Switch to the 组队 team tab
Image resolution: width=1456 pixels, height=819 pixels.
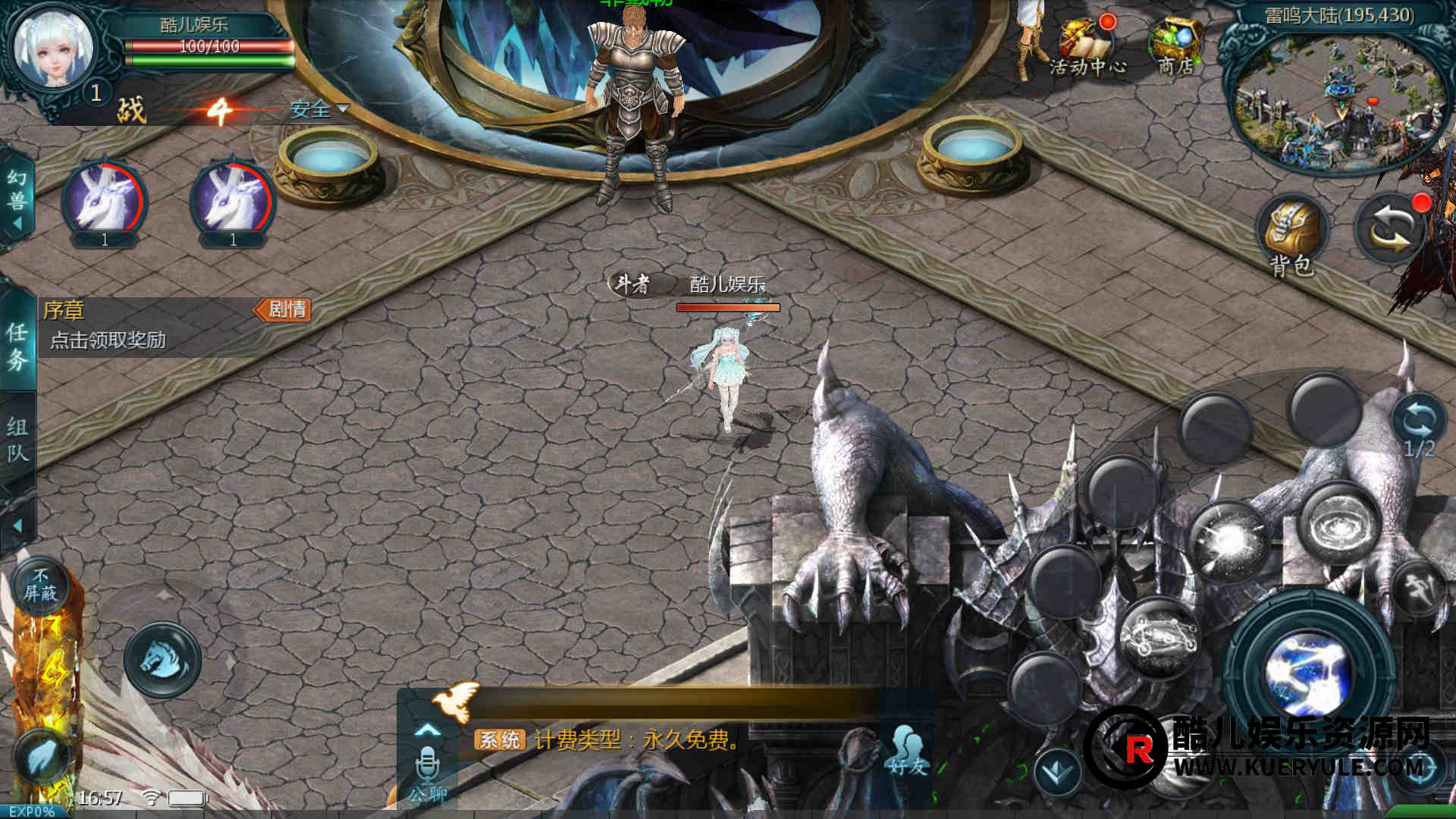click(x=17, y=440)
